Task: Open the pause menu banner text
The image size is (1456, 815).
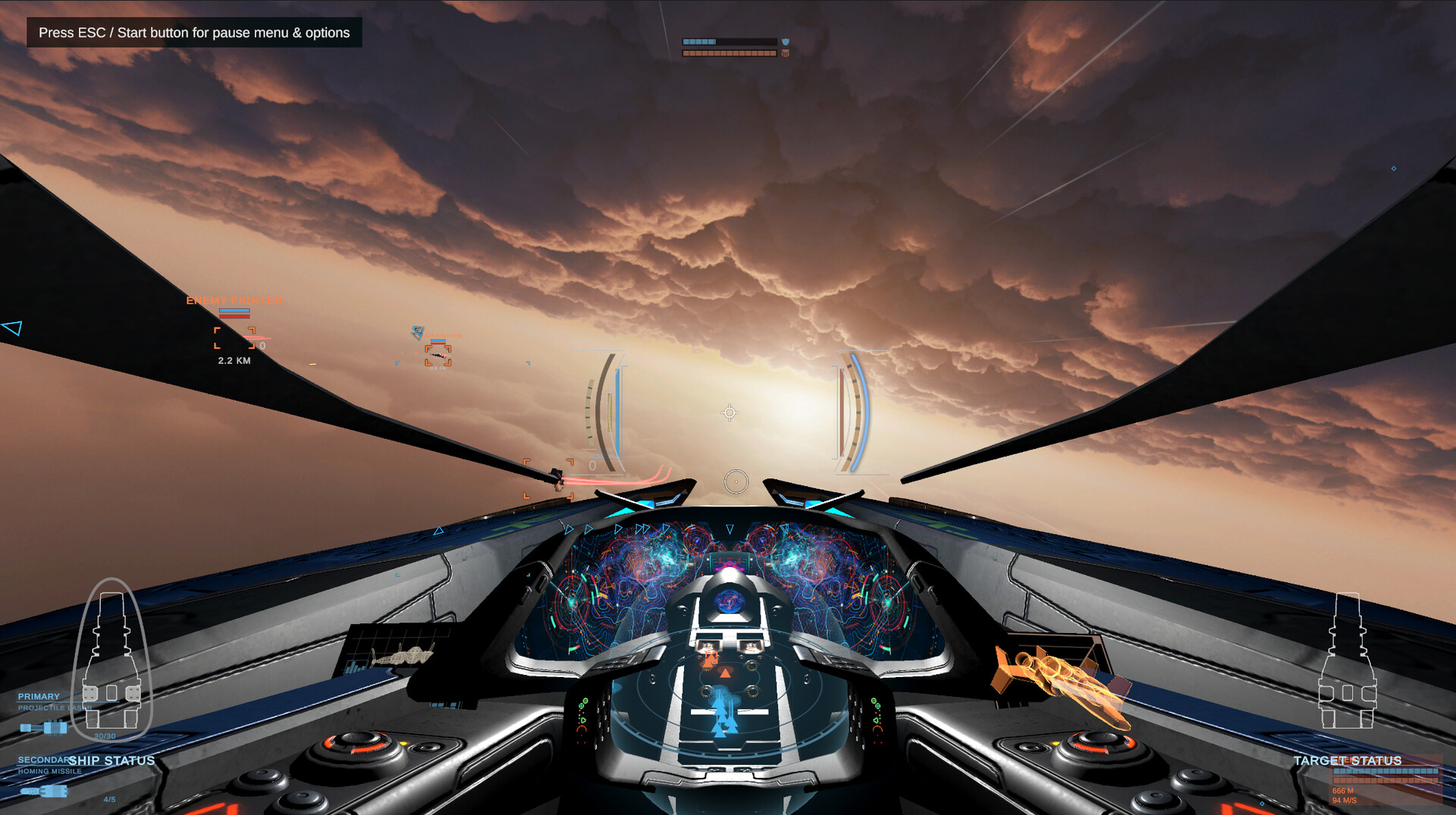Action: coord(194,33)
